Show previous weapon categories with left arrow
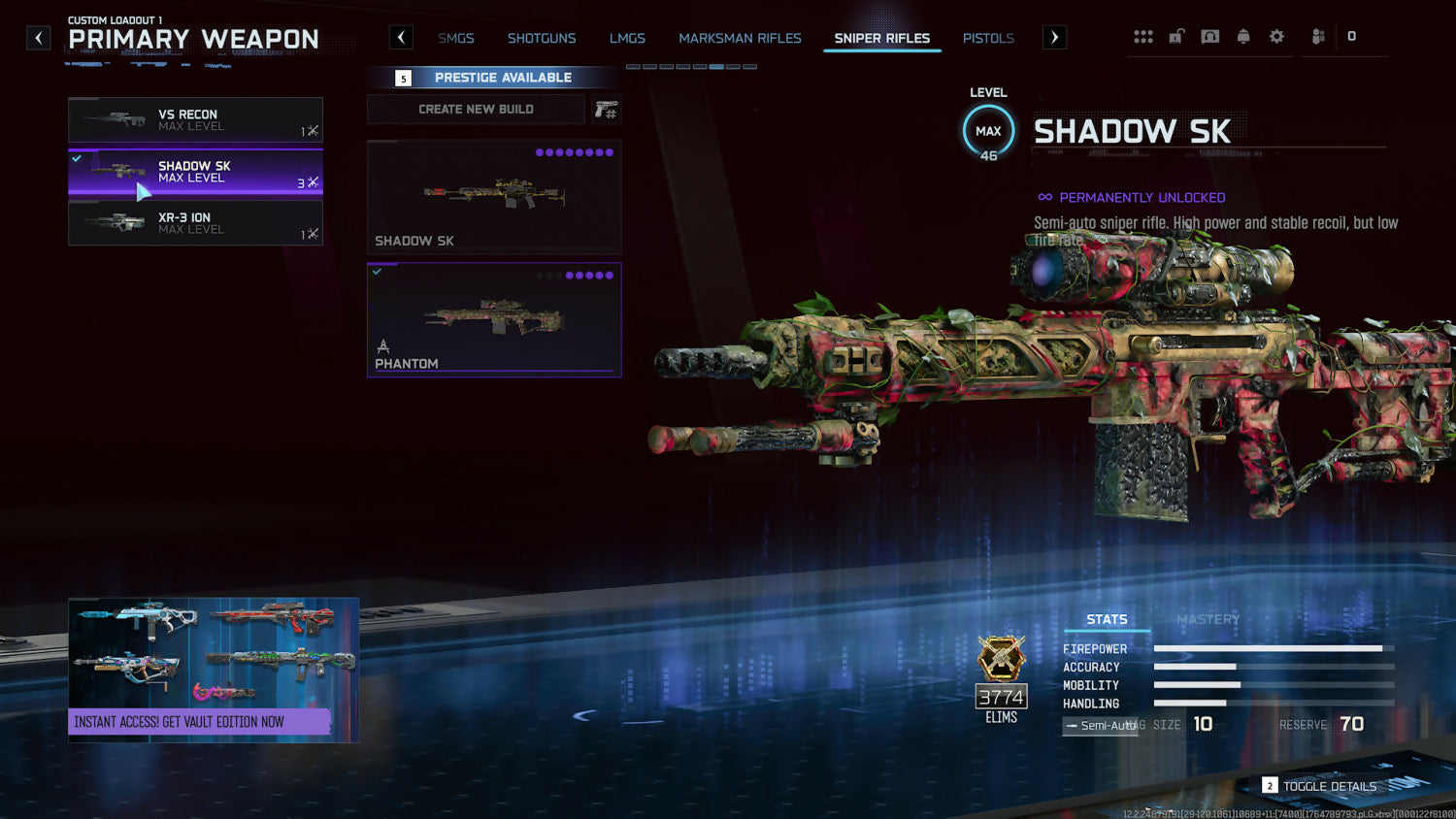The image size is (1456, 819). point(401,38)
